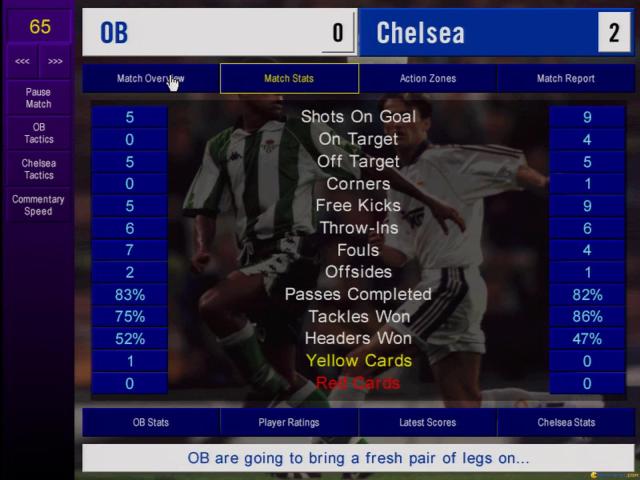Image resolution: width=640 pixels, height=480 pixels.
Task: Click the fast-forward arrows button
Action: 55,61
